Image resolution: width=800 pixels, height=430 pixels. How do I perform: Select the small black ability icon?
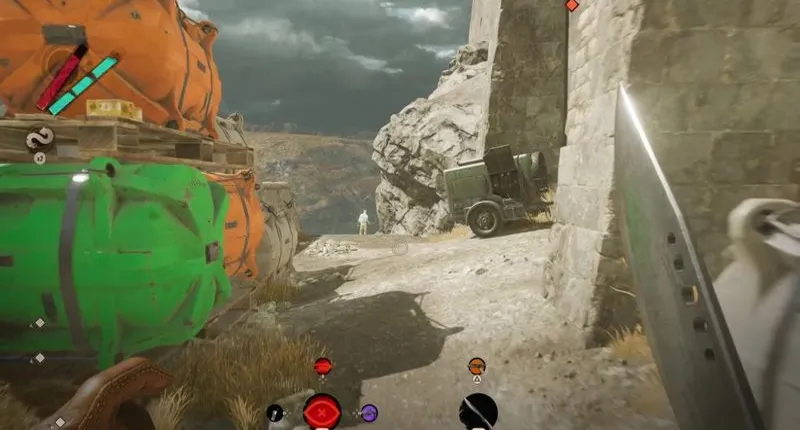pyautogui.click(x=275, y=412)
